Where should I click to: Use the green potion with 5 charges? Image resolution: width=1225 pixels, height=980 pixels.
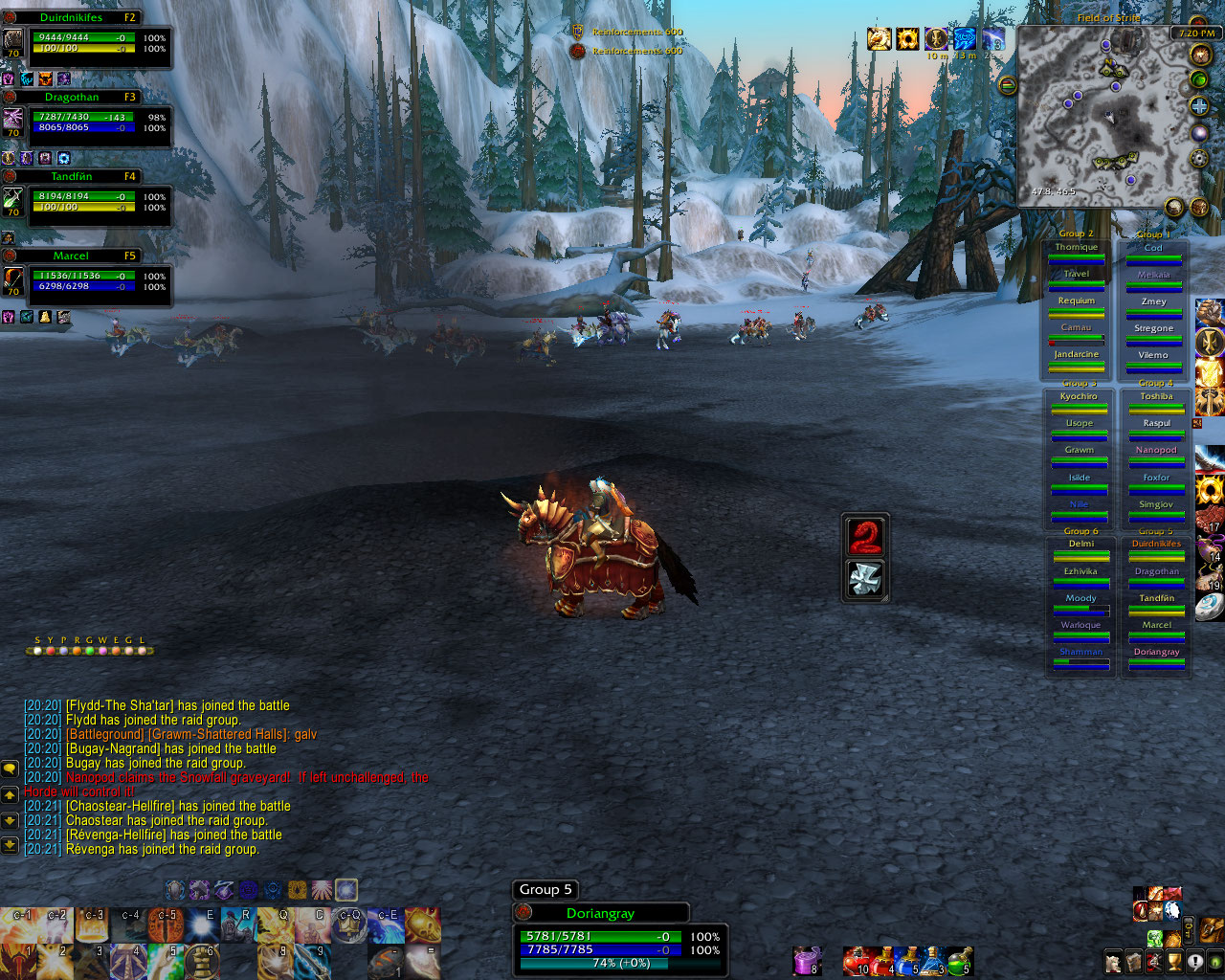pyautogui.click(x=959, y=960)
